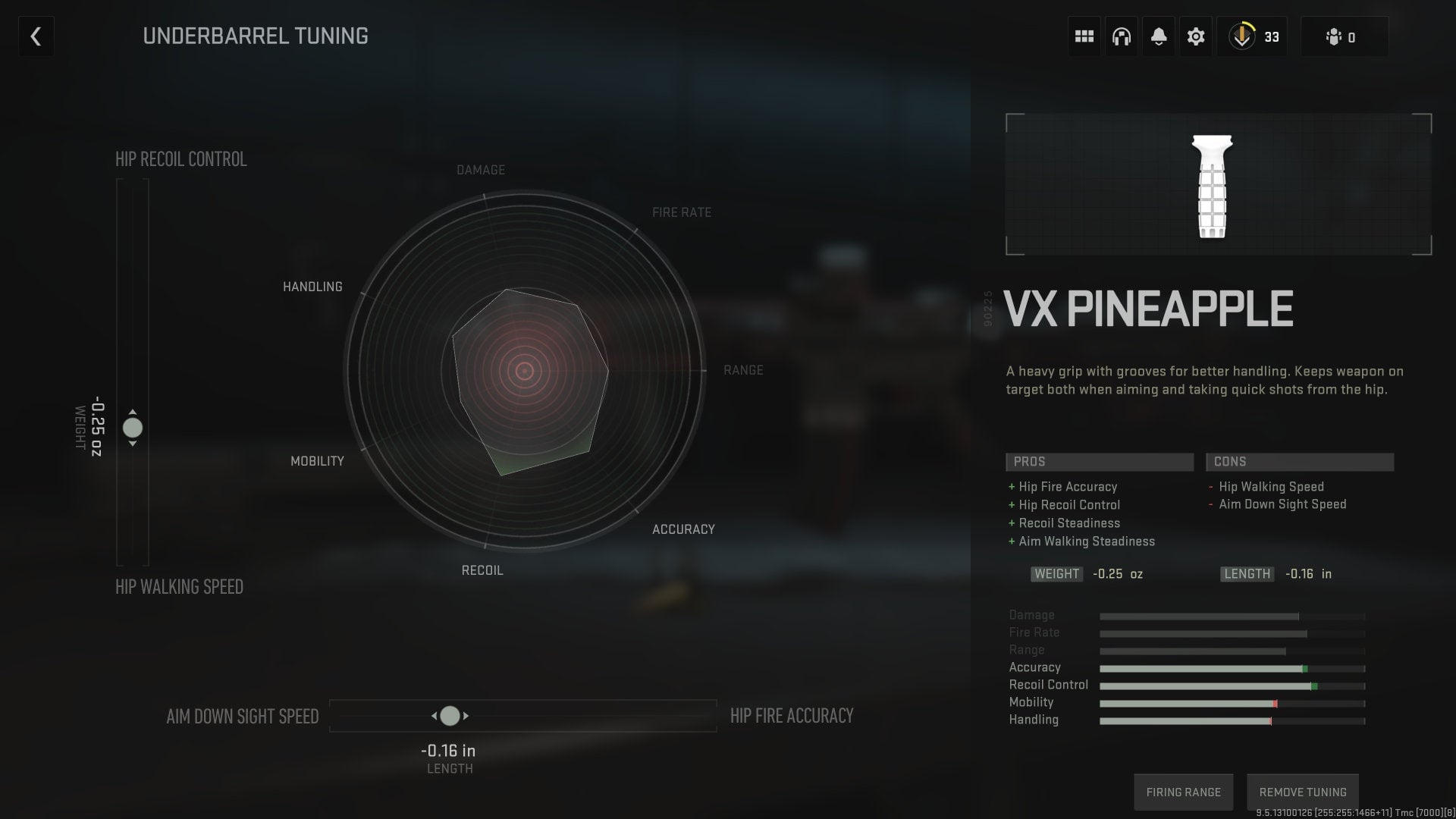Expand the chevron under the notifications bell
Screen dimensions: 1456x819
1159,43
